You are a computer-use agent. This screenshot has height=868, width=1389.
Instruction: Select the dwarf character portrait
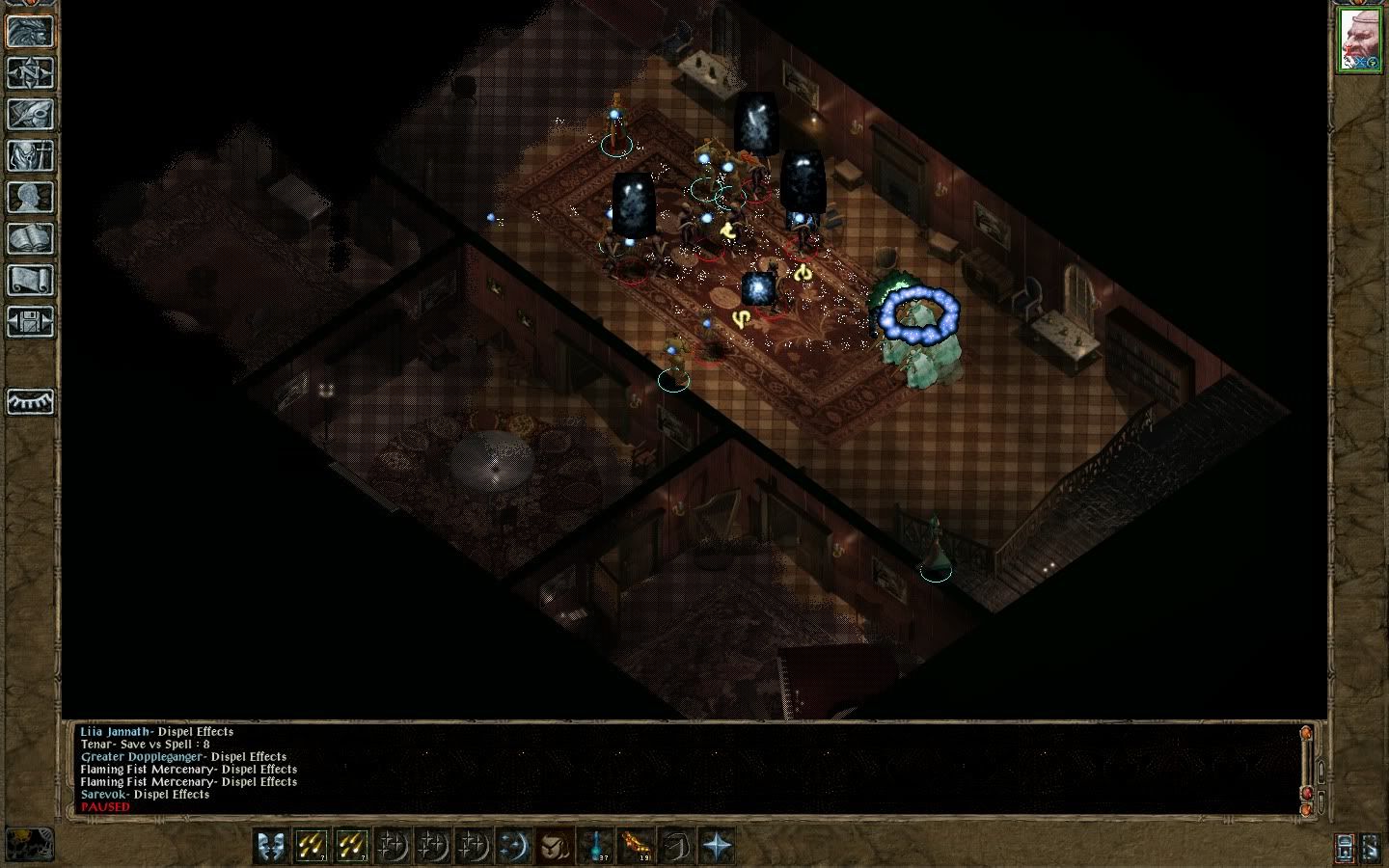coord(1360,42)
